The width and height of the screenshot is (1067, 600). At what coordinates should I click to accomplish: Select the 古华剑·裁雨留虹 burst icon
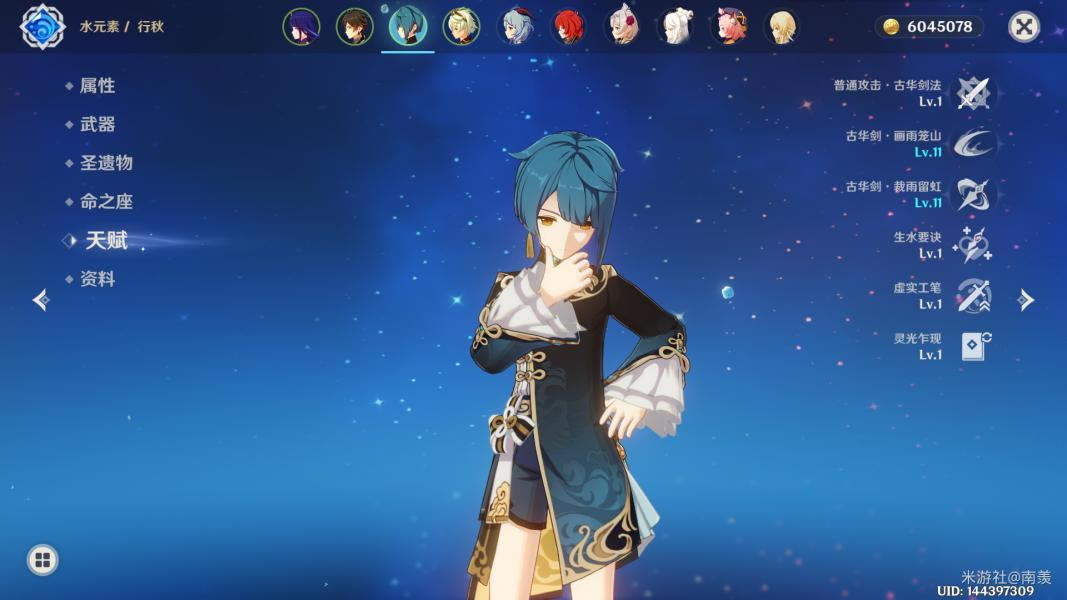coord(972,194)
